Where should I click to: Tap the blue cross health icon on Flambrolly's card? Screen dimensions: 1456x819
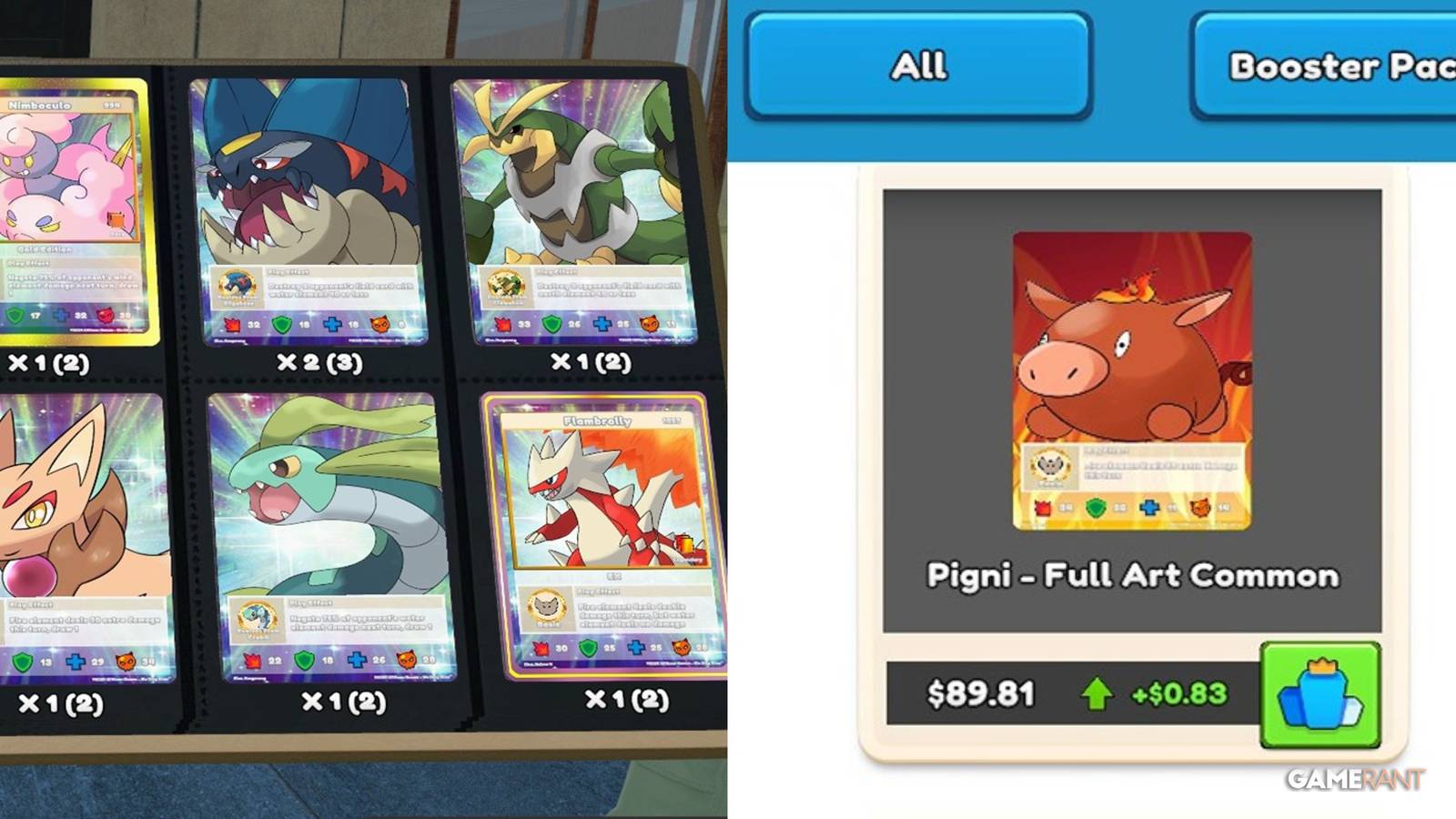click(636, 649)
